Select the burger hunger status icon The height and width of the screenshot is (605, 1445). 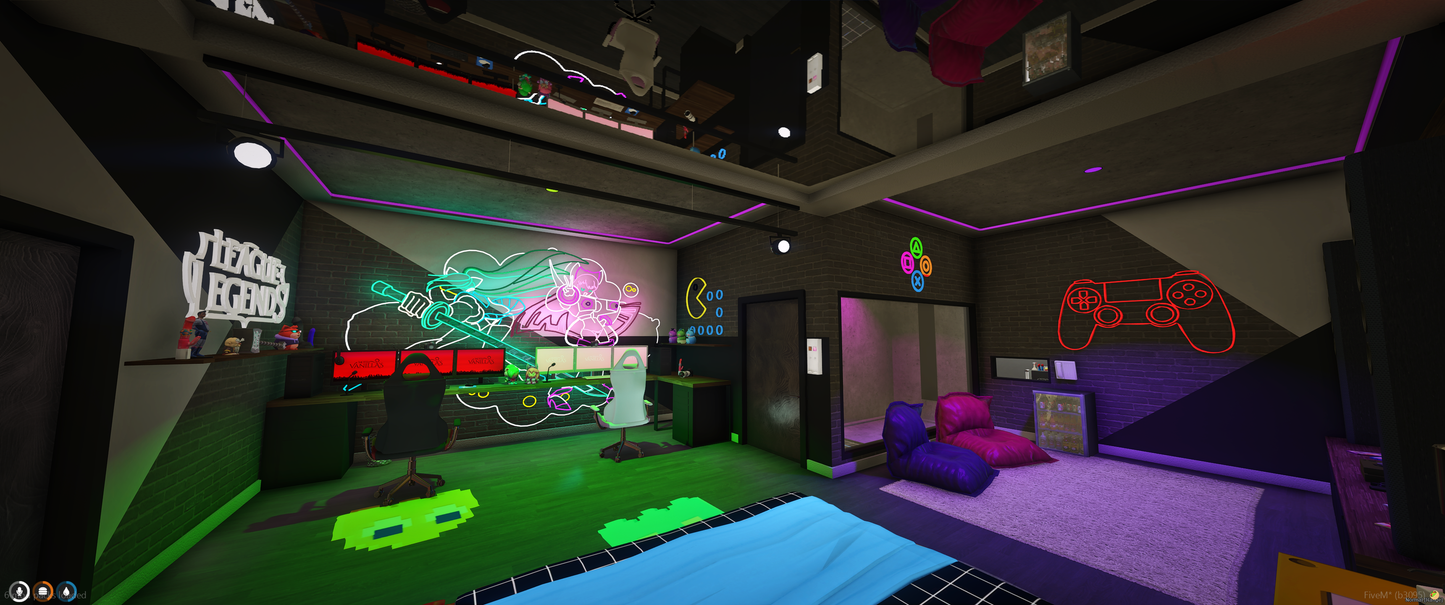(x=43, y=593)
